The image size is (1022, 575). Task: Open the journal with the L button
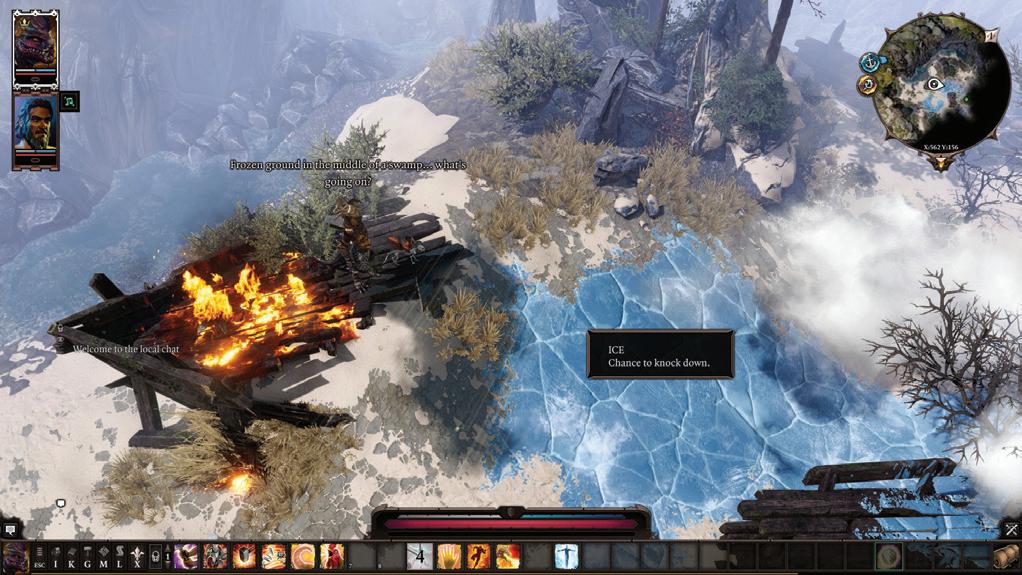120,556
